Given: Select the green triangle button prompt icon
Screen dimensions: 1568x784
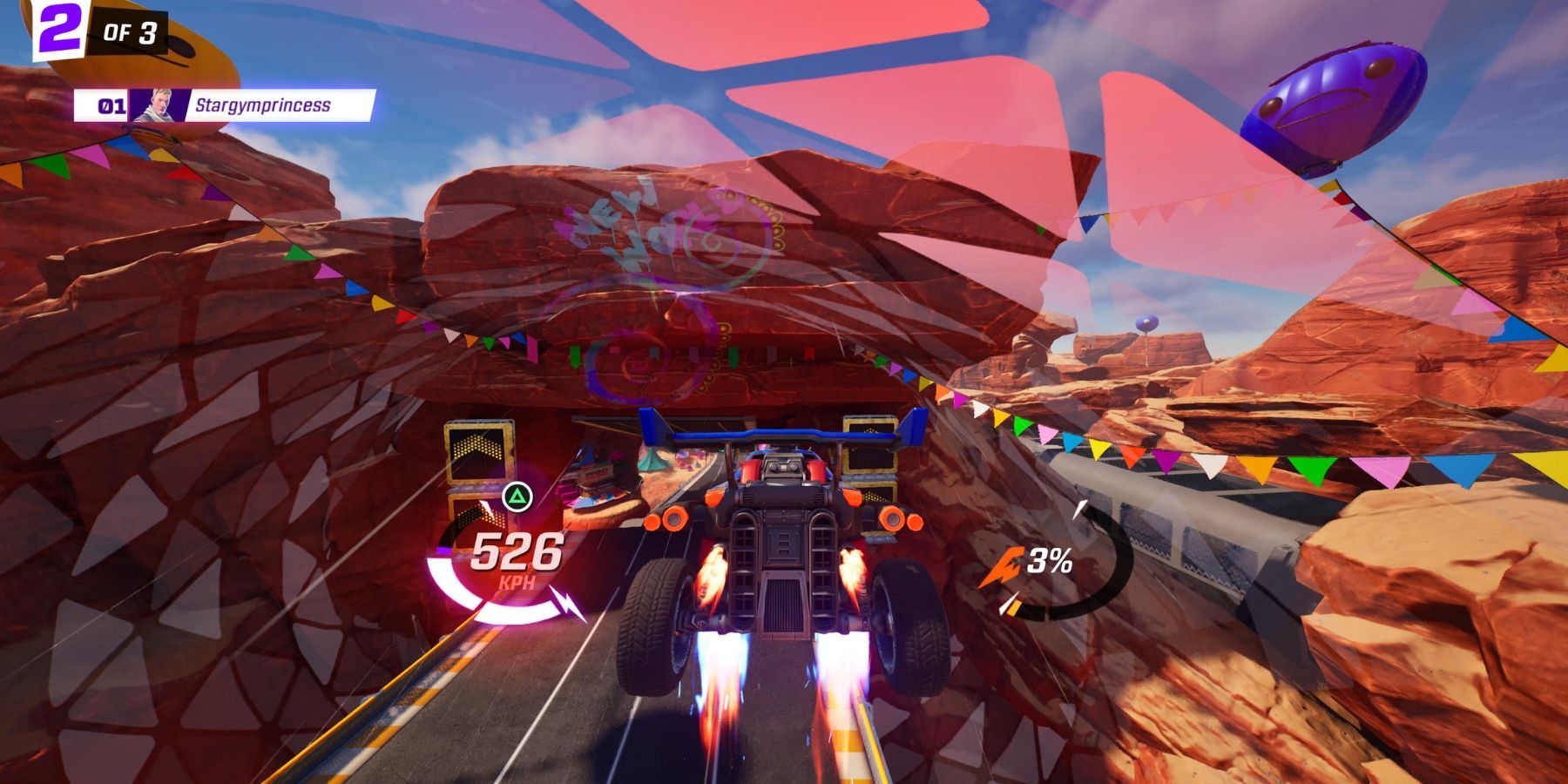Looking at the screenshot, I should (x=517, y=497).
